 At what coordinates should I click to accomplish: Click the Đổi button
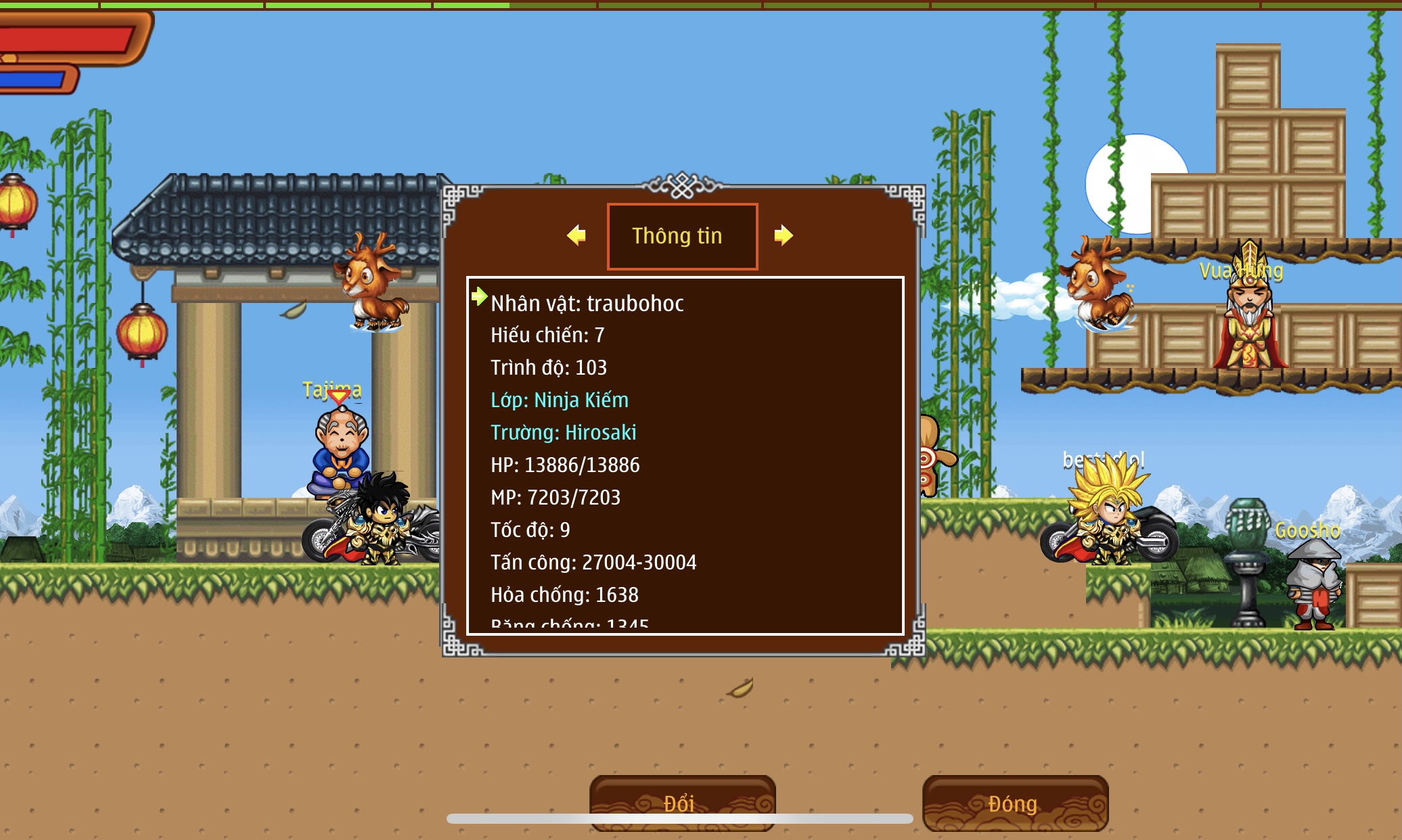681,802
